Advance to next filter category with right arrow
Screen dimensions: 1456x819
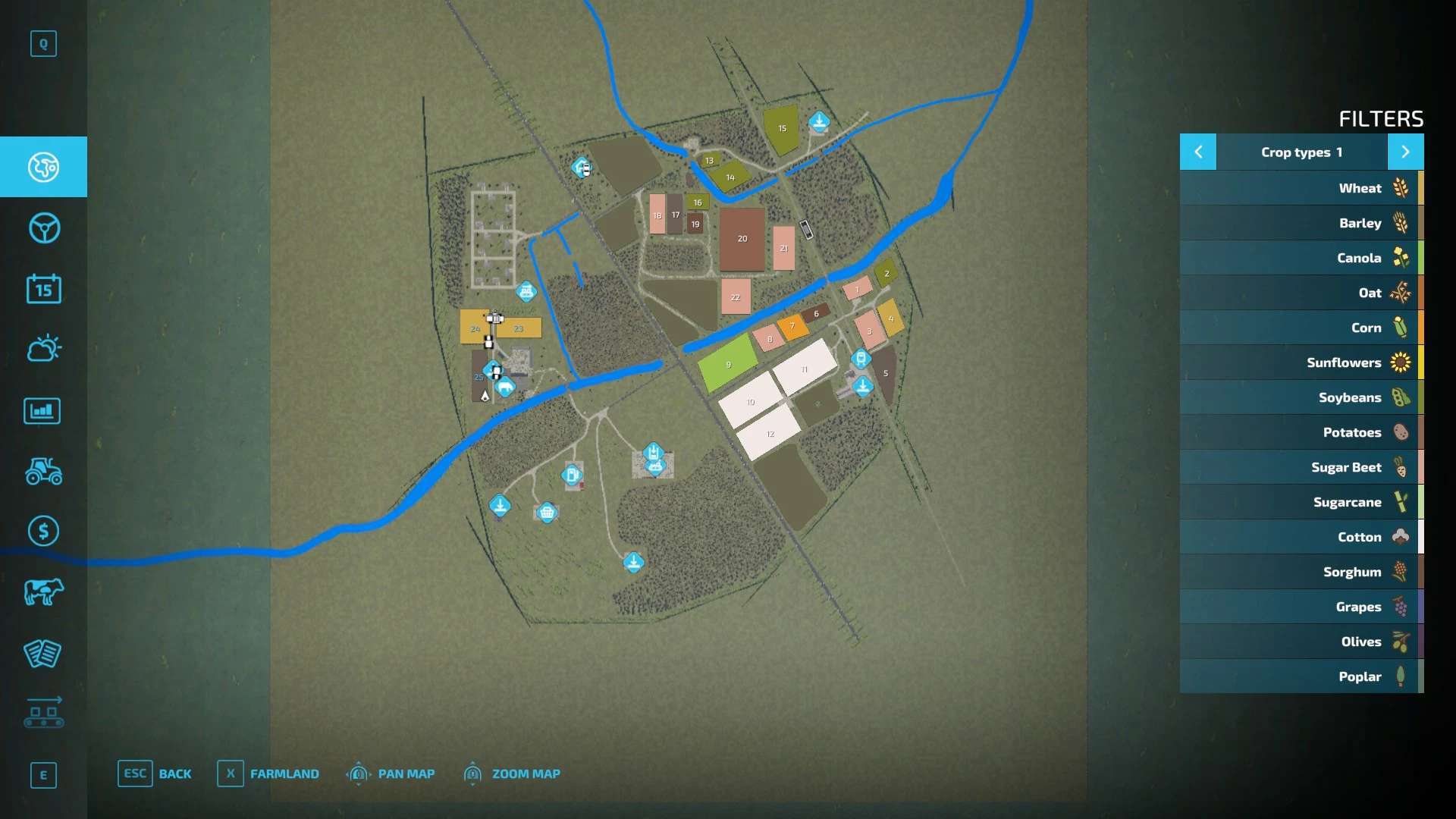coord(1407,152)
